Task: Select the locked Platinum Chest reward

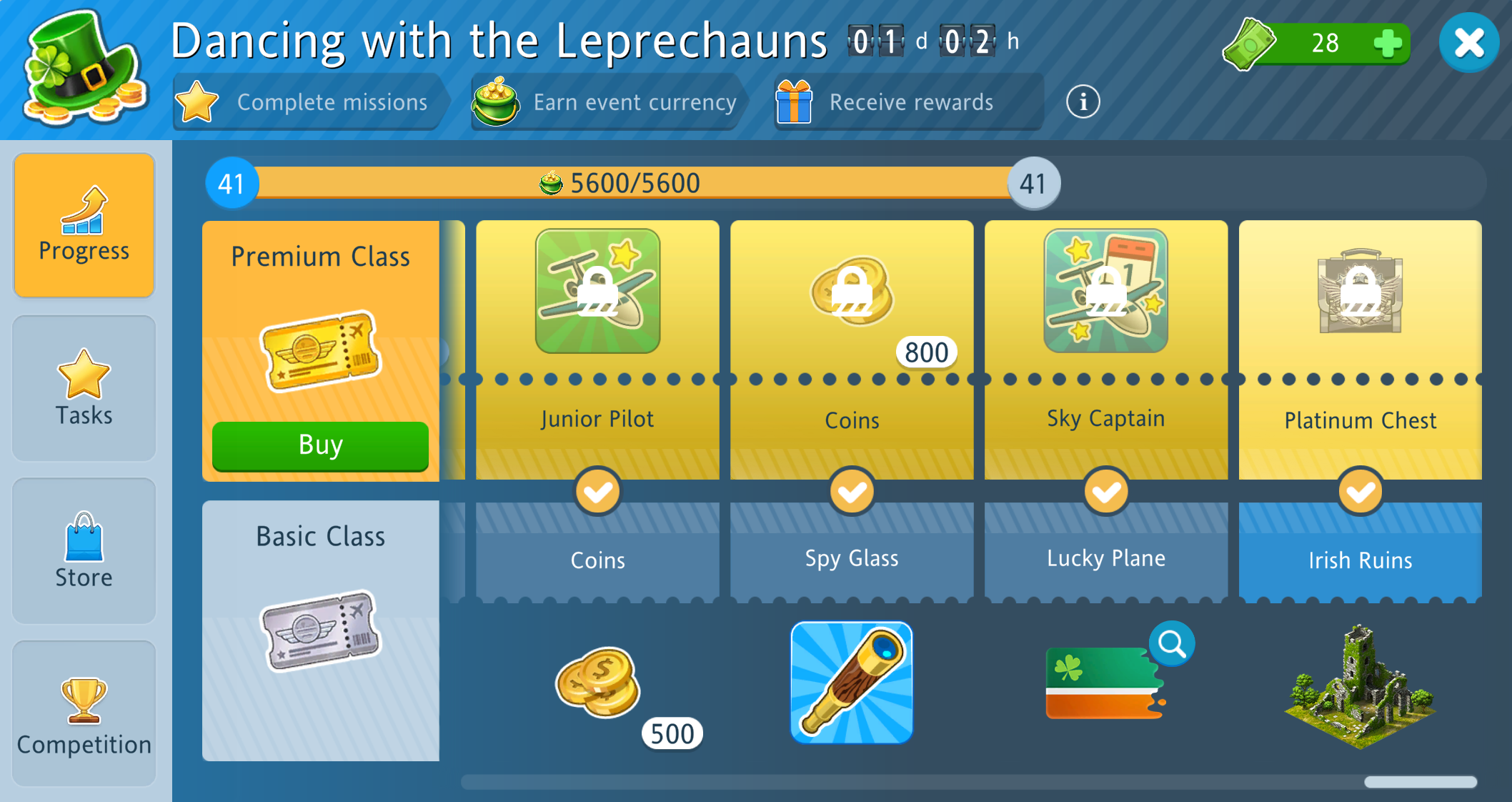Action: (1360, 291)
